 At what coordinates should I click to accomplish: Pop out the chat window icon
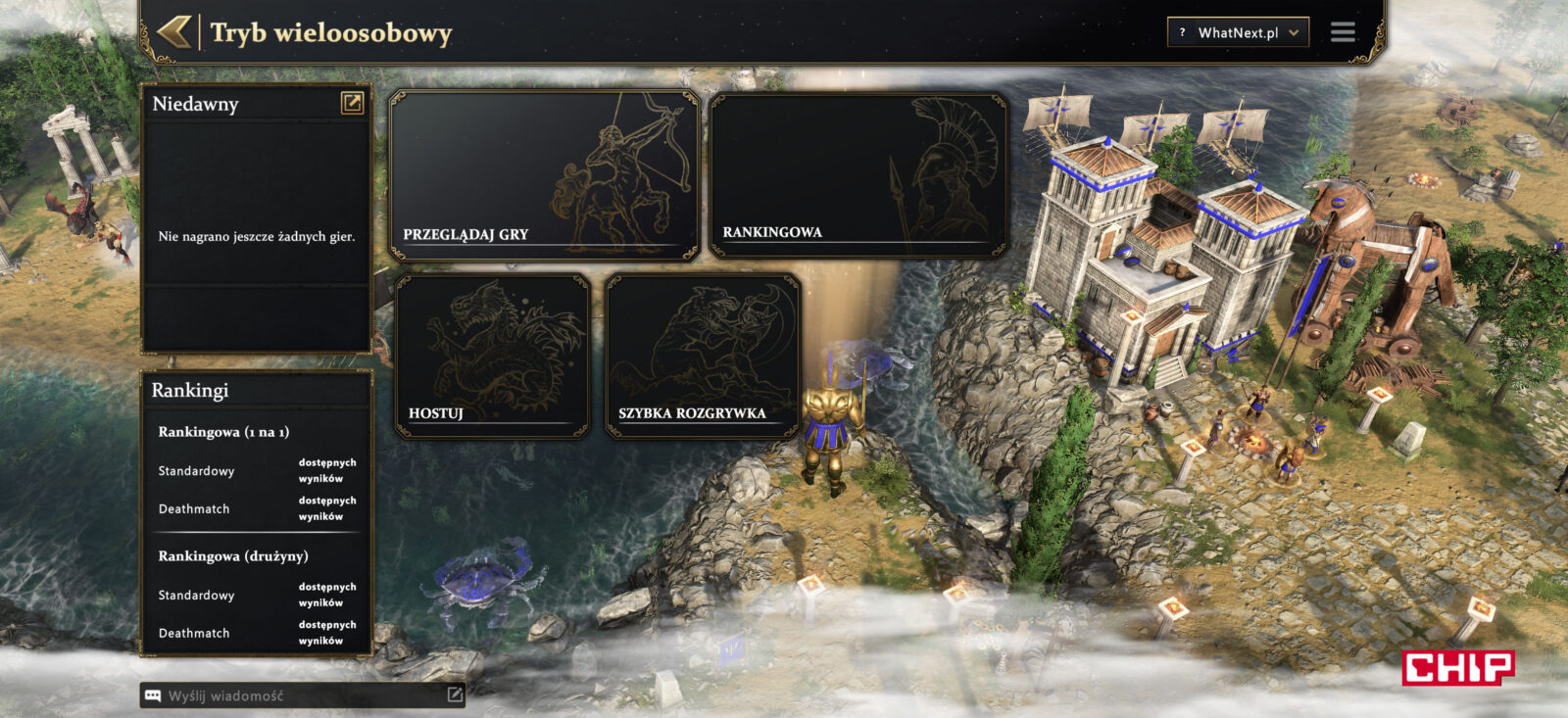coord(455,694)
